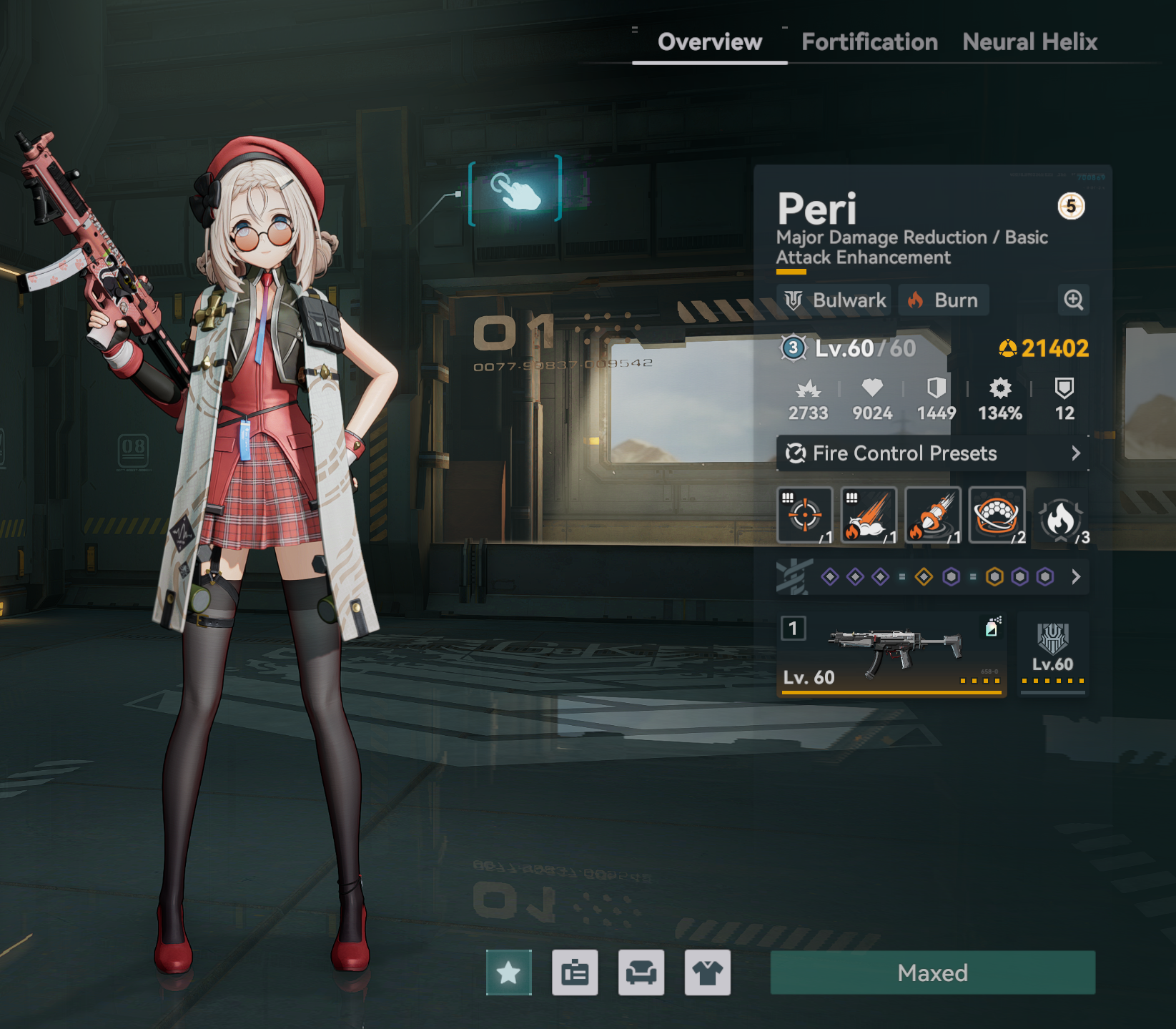Open Fire Control Presets

click(x=932, y=453)
